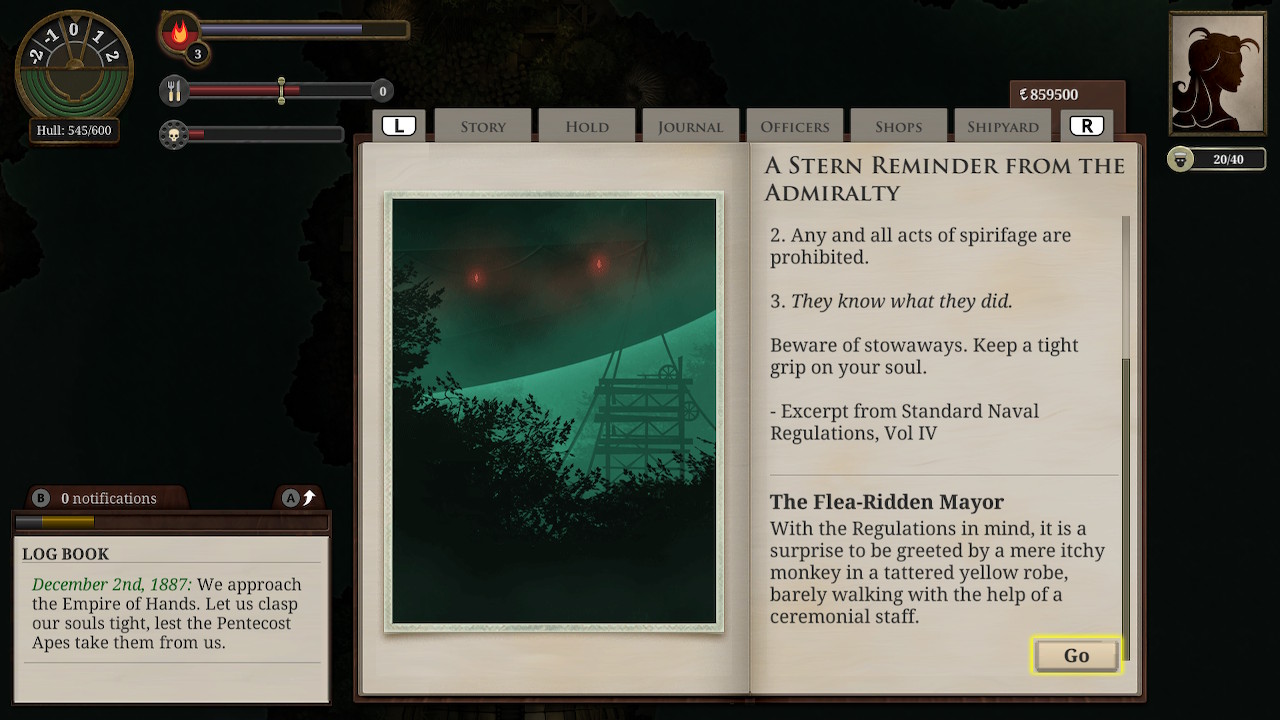Select the Officers tab

click(794, 126)
